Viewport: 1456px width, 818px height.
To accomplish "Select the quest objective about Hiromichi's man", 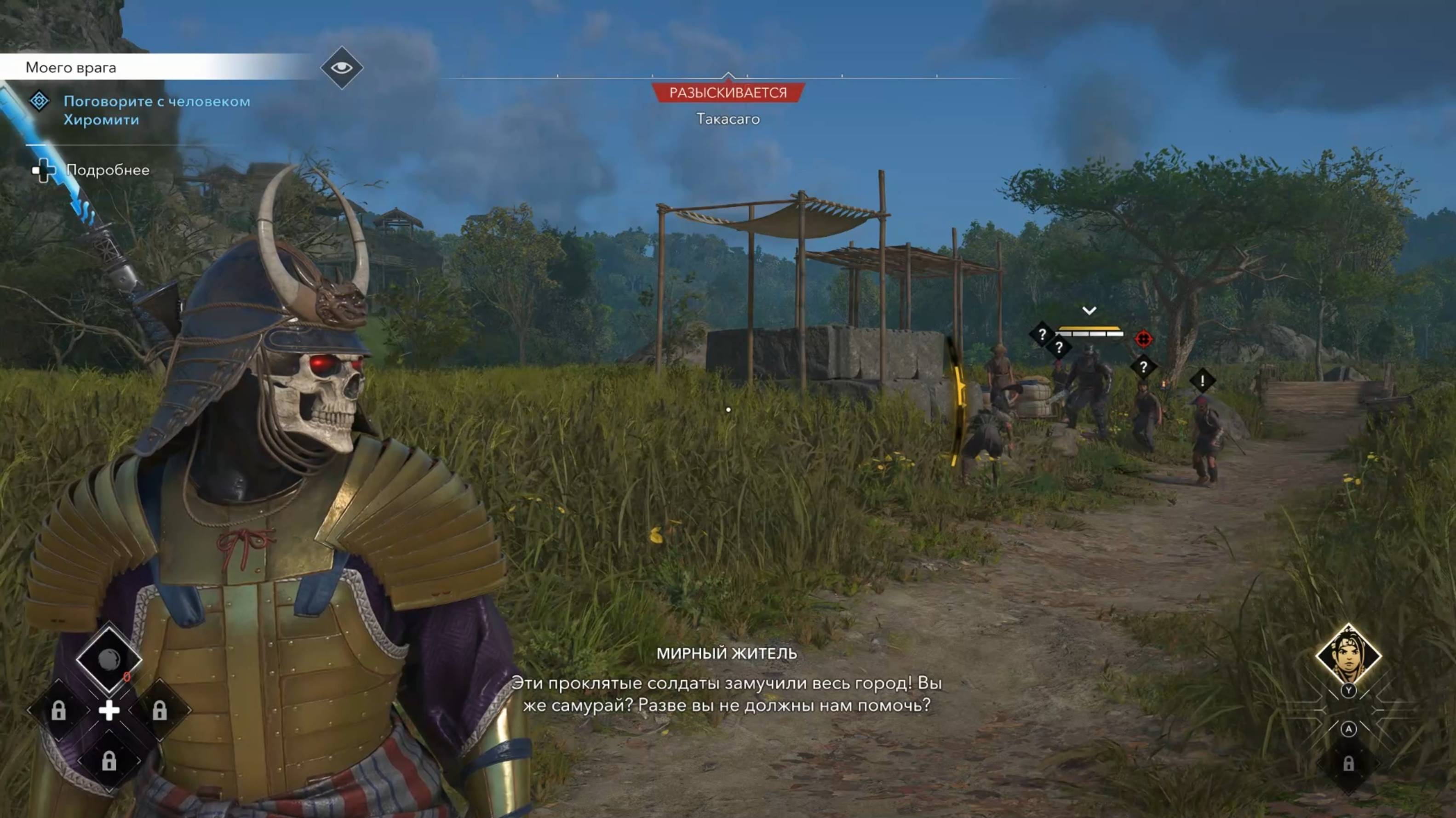I will tap(156, 110).
